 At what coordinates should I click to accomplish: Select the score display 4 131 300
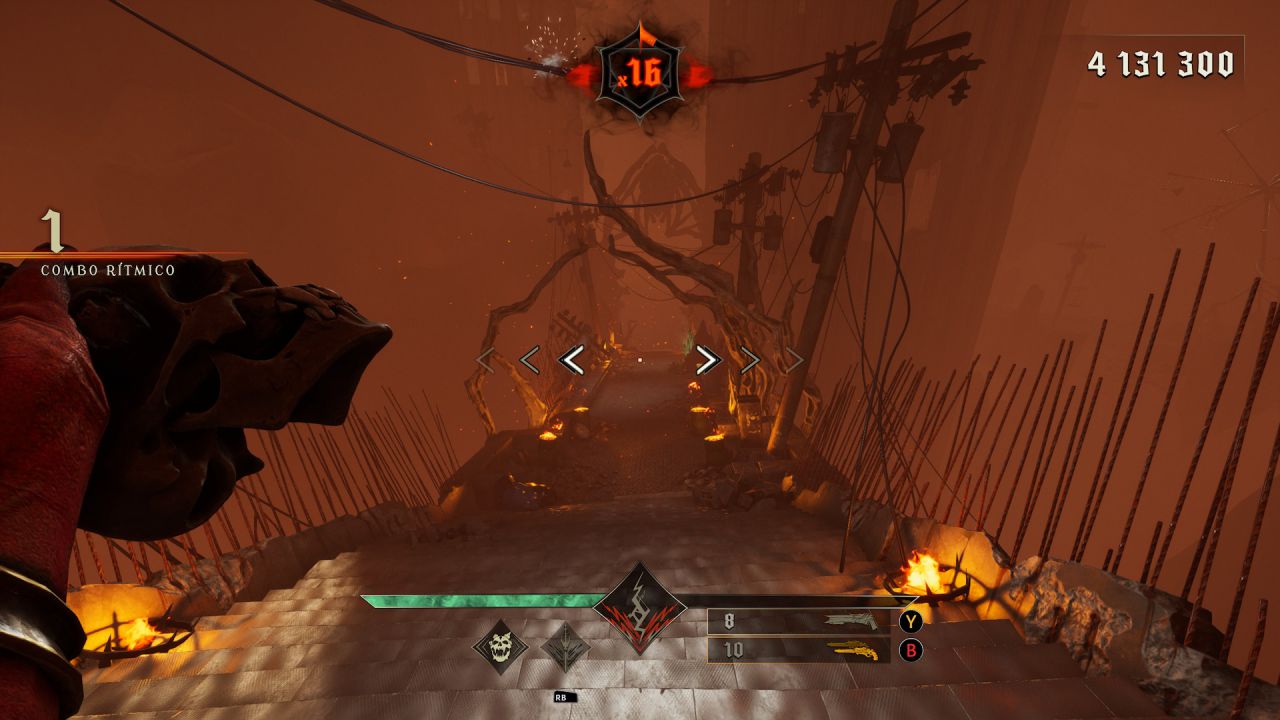click(x=1160, y=64)
